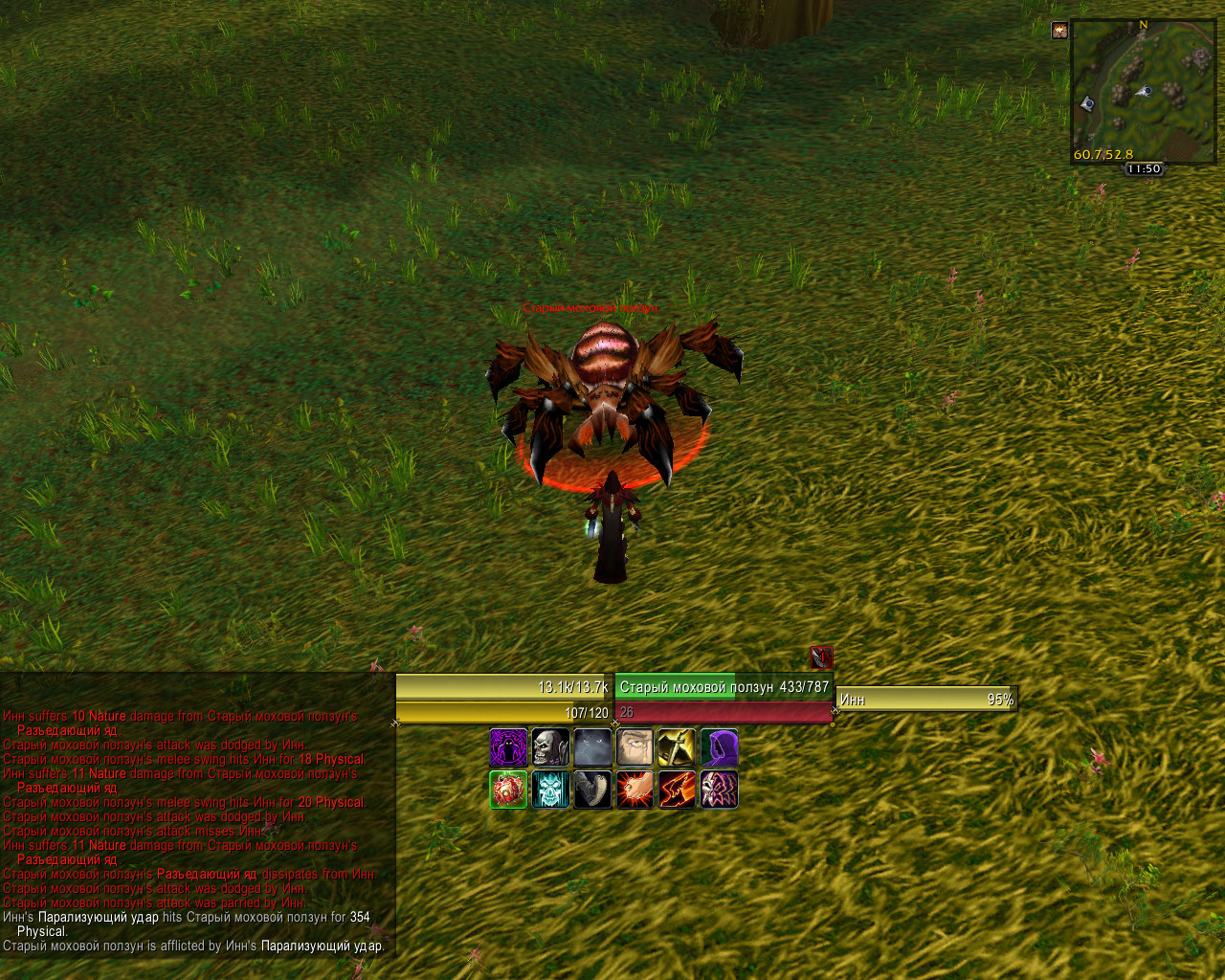This screenshot has height=980, width=1225.
Task: Activate the glowing cyan skull ability
Action: pos(550,790)
